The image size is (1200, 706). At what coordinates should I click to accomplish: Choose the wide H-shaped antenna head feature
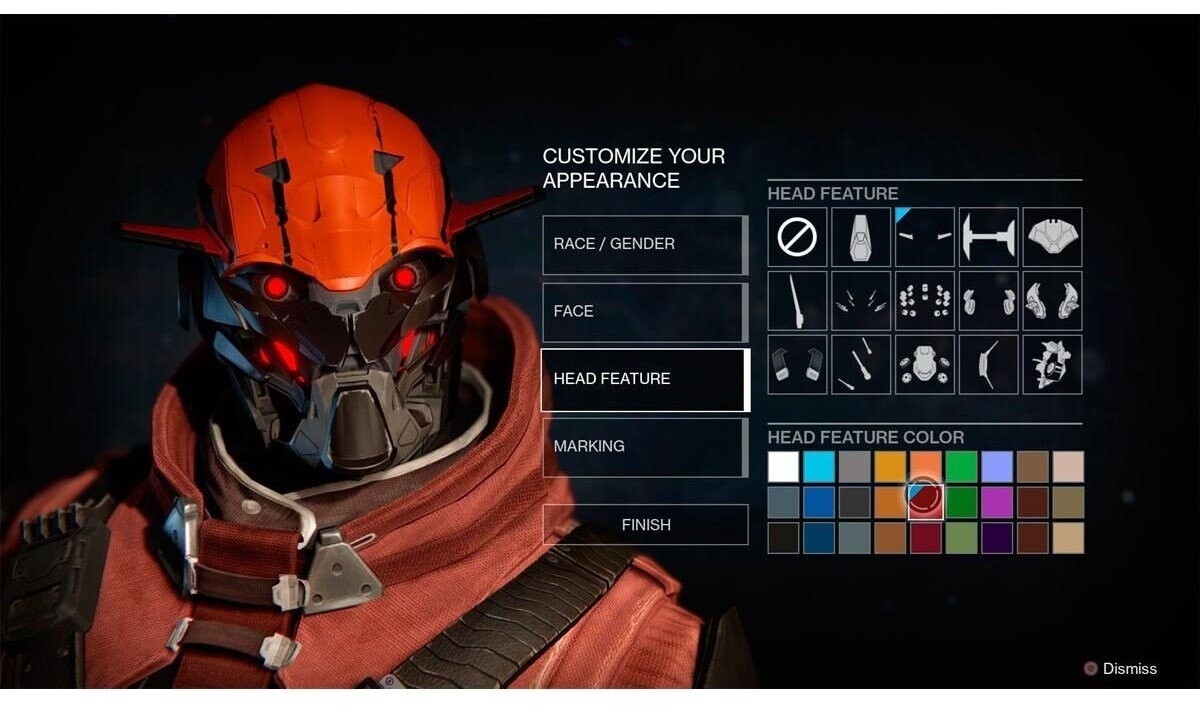(988, 237)
